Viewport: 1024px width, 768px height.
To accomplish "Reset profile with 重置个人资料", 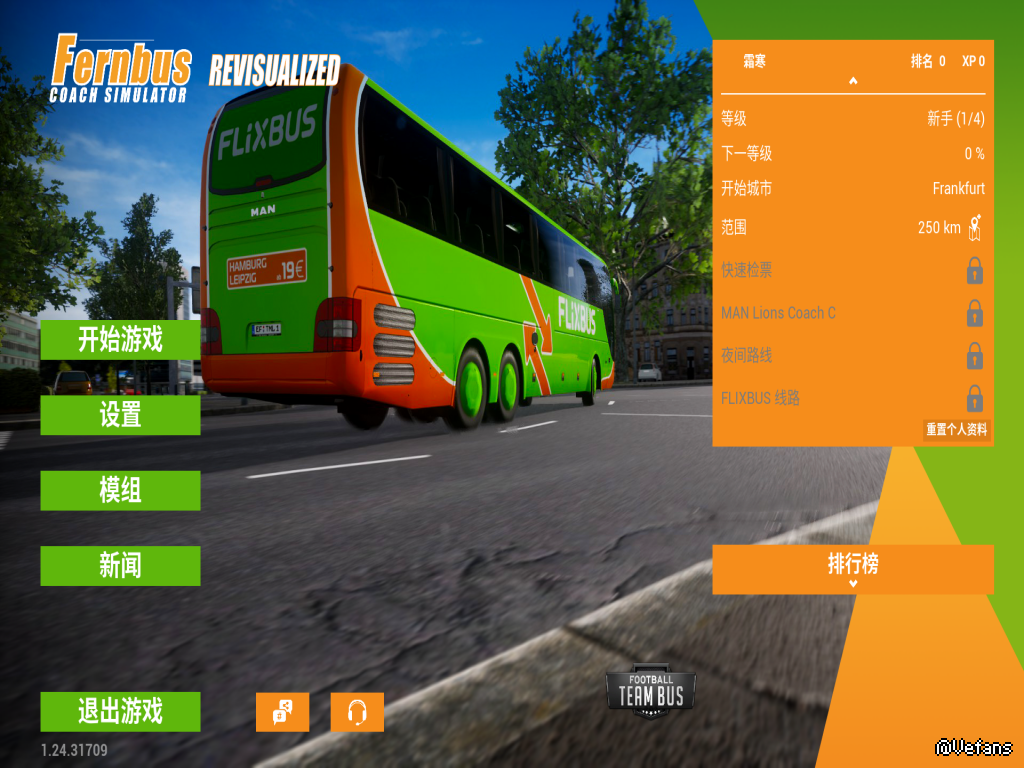I will [x=956, y=429].
